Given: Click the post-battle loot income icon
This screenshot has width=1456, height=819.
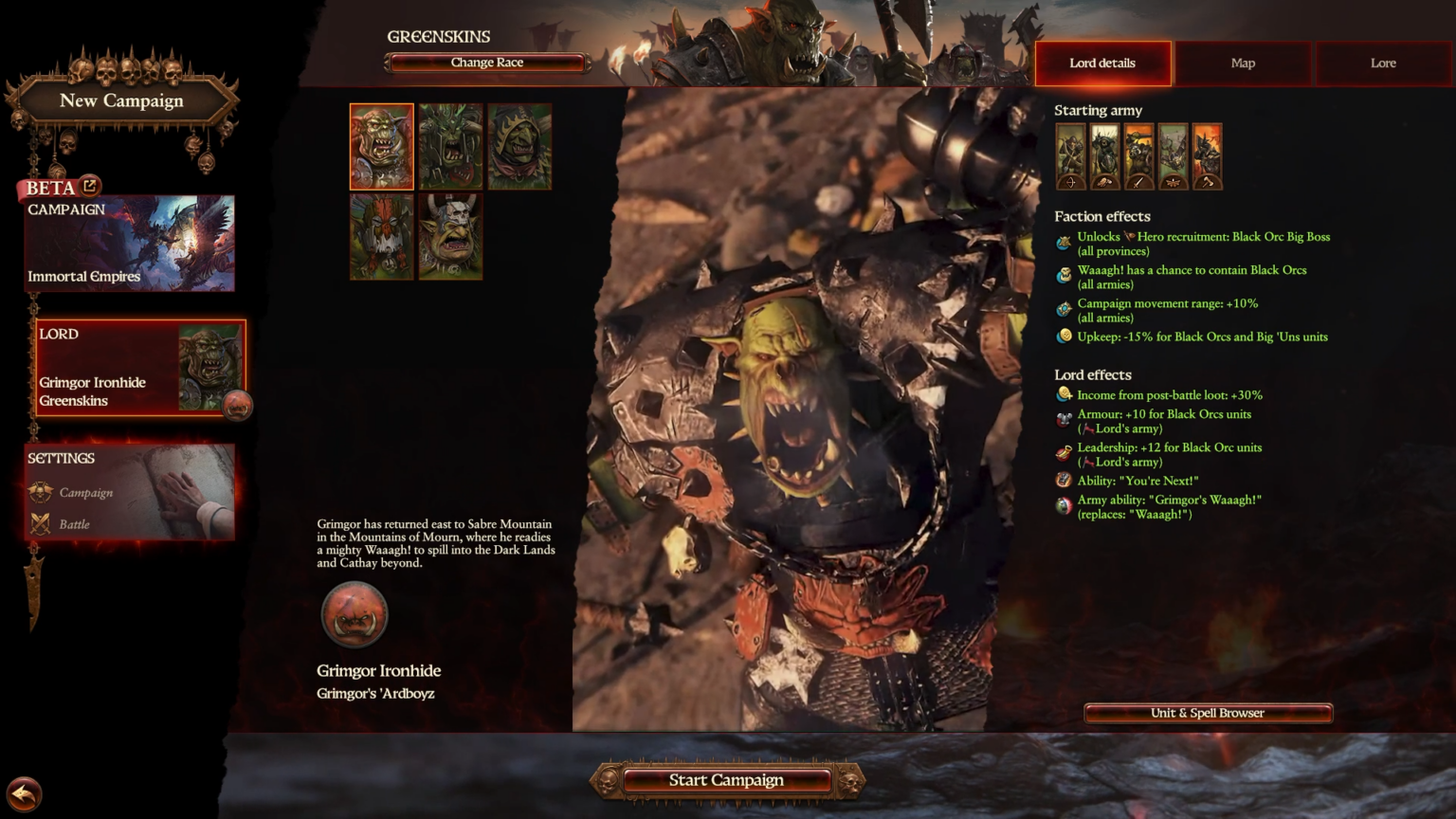Looking at the screenshot, I should click(x=1064, y=394).
